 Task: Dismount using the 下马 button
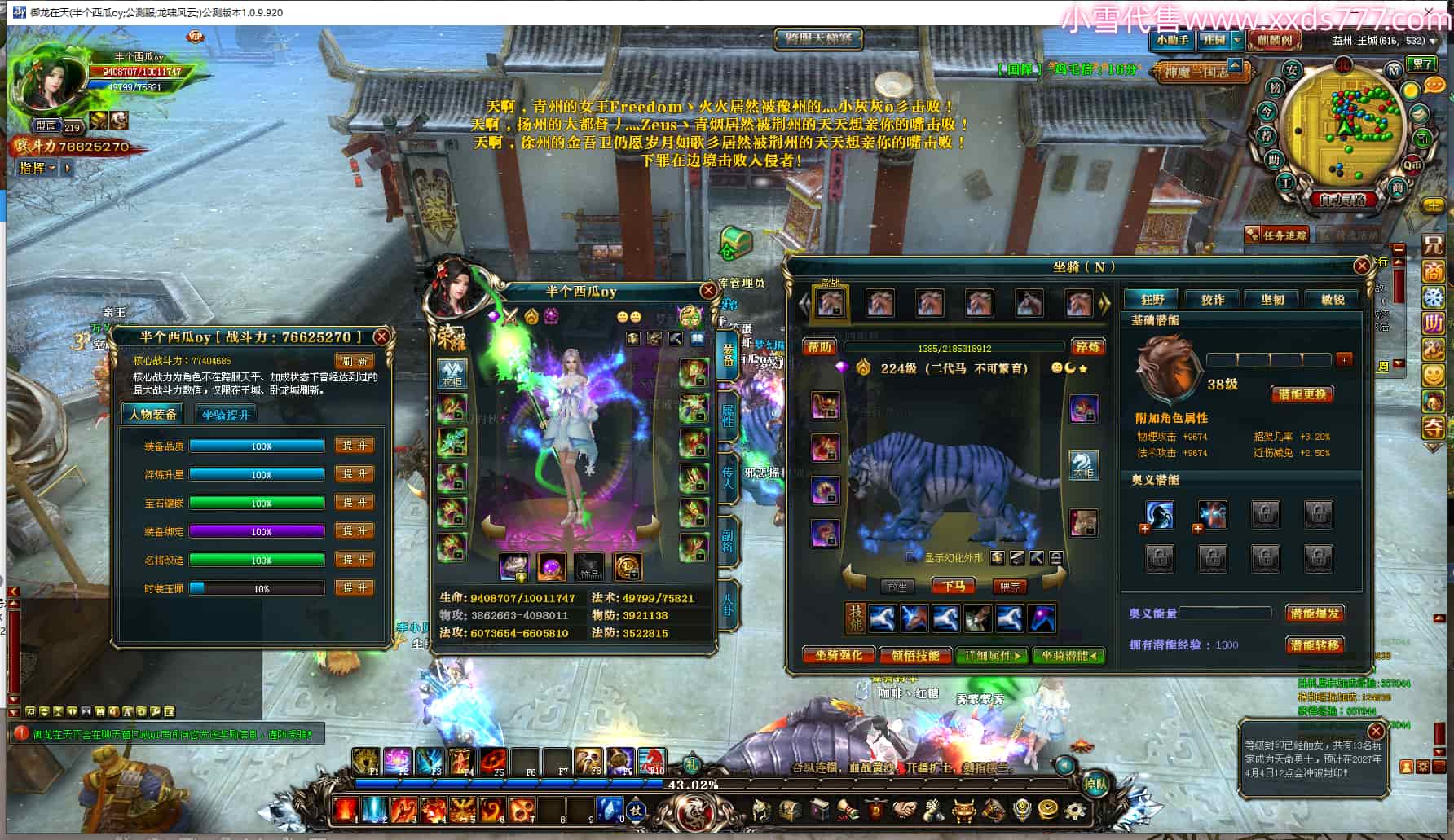point(954,586)
